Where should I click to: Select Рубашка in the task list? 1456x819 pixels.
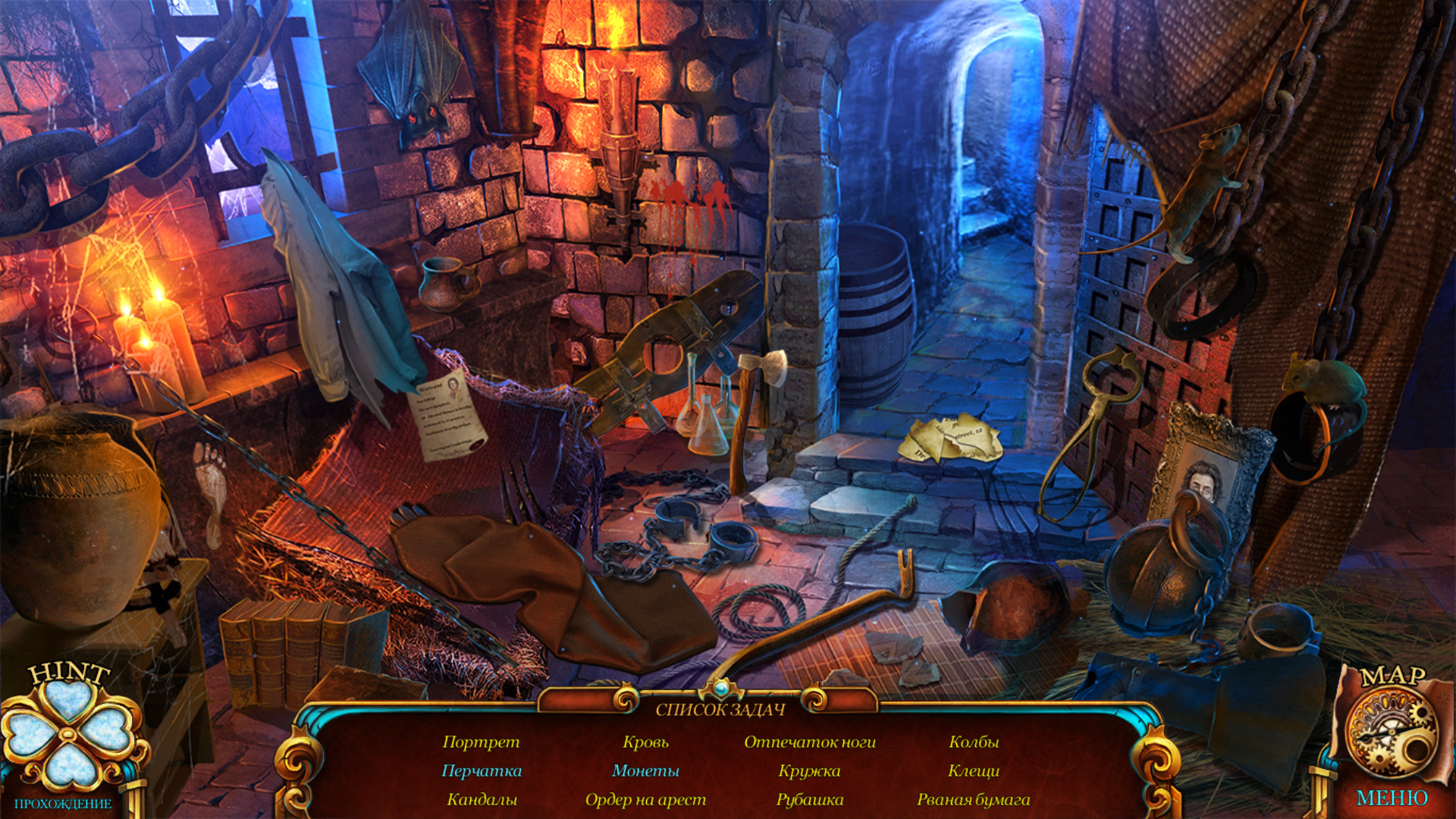coord(809,799)
